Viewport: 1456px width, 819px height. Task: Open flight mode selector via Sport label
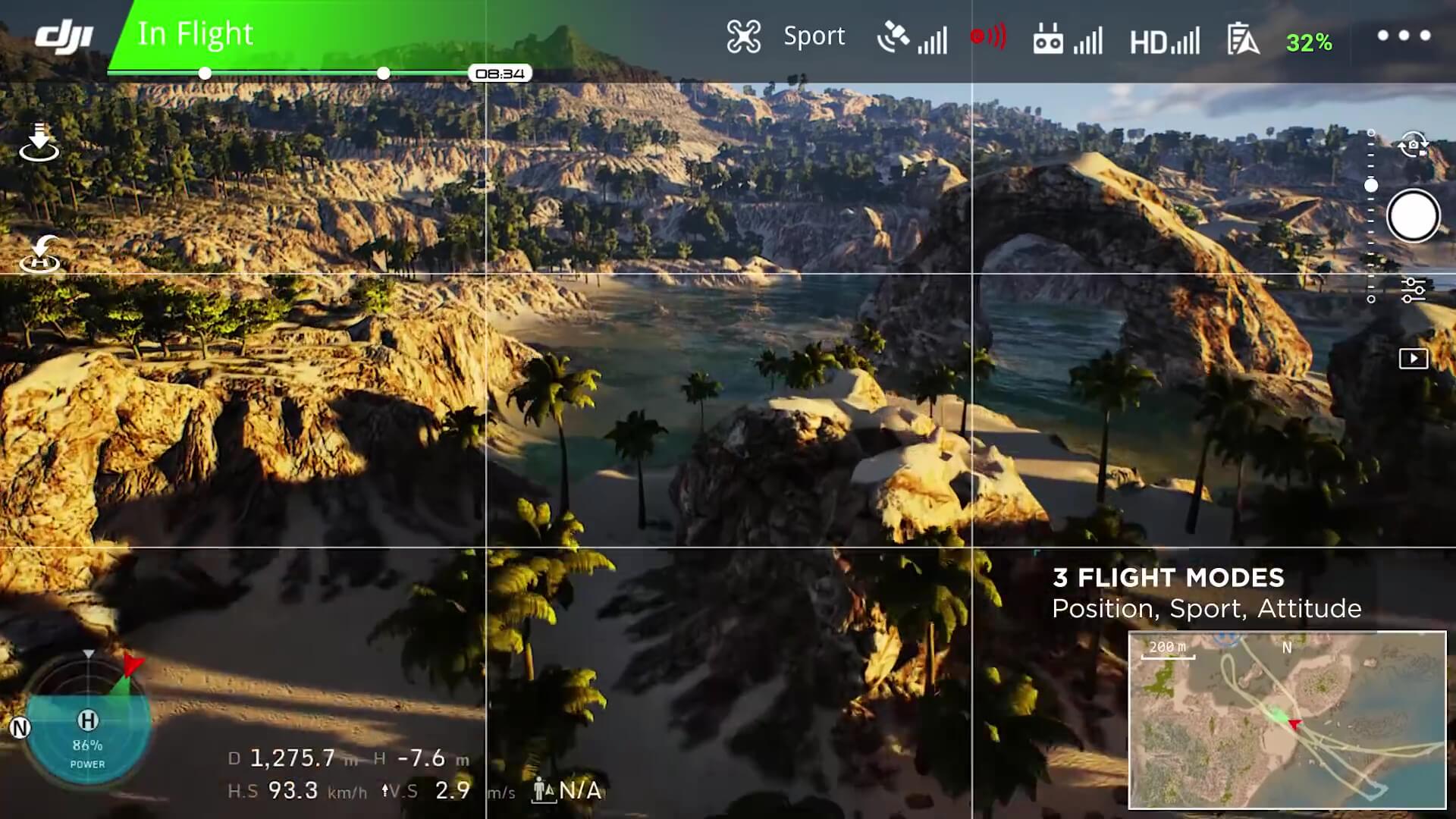pyautogui.click(x=813, y=36)
